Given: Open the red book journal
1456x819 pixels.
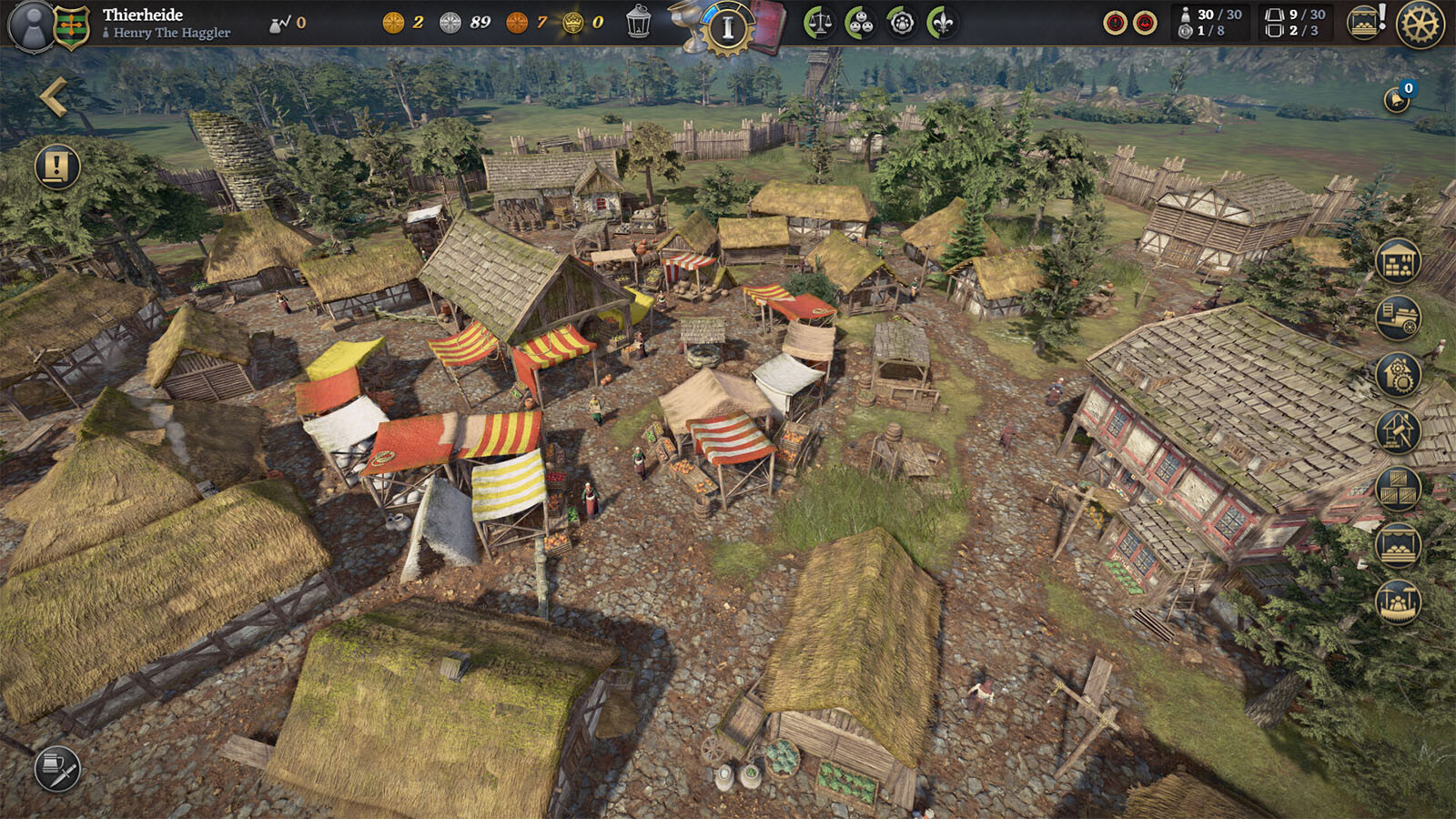Looking at the screenshot, I should [x=770, y=25].
